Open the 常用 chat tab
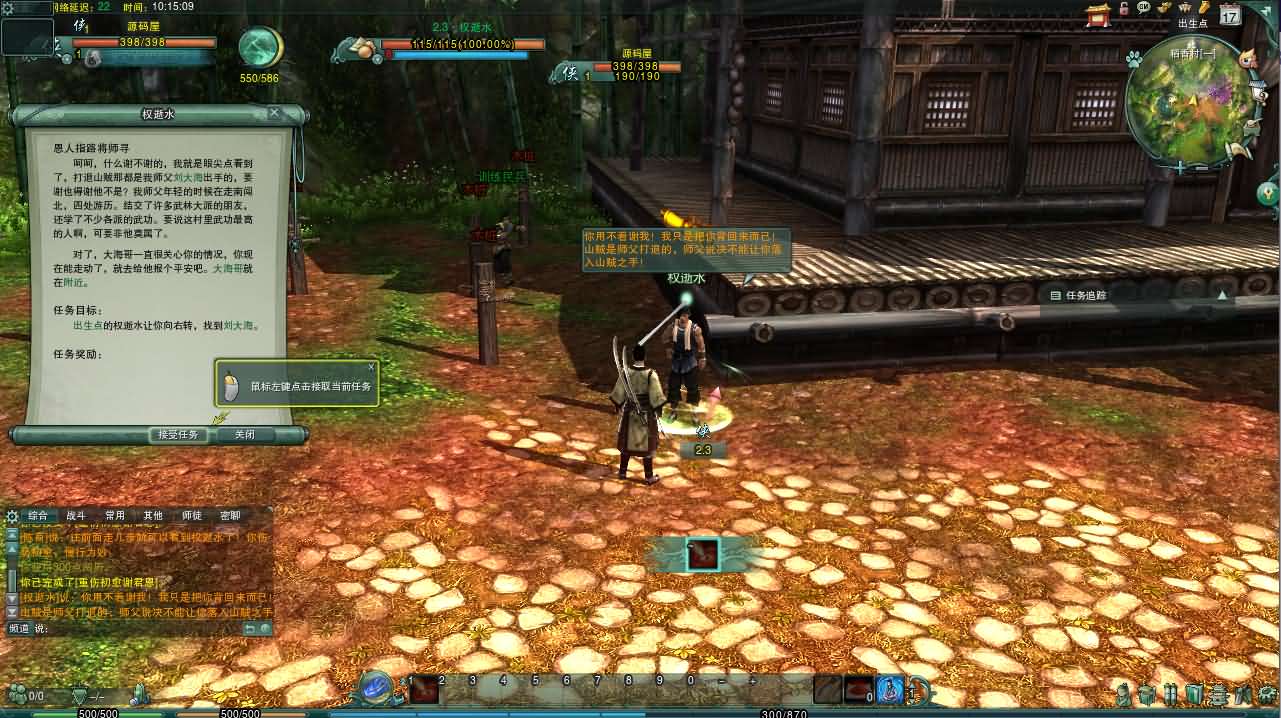The width and height of the screenshot is (1281, 718). click(x=115, y=516)
